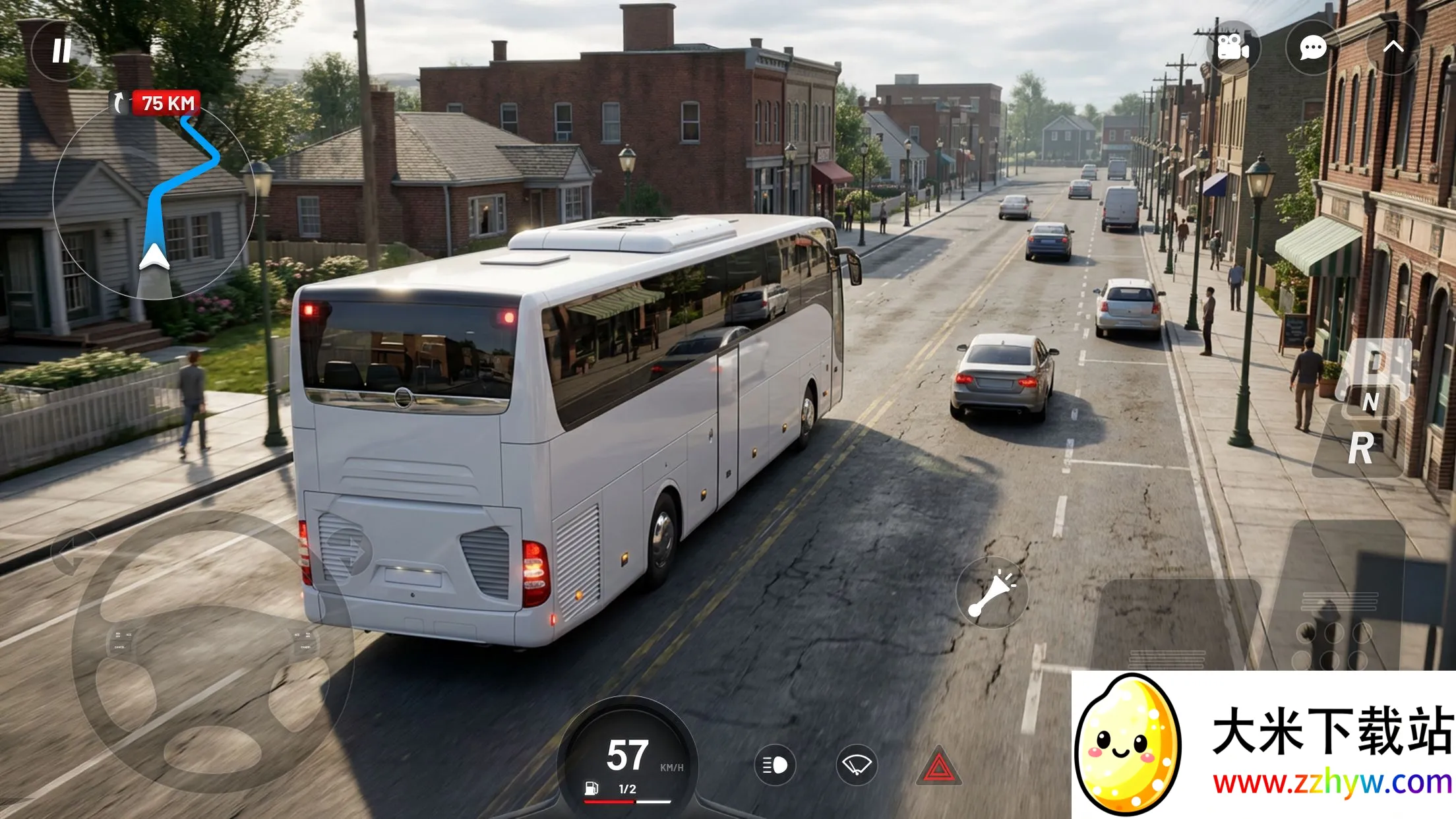Turn on the windshield wipers
The height and width of the screenshot is (819, 1456).
tap(857, 765)
